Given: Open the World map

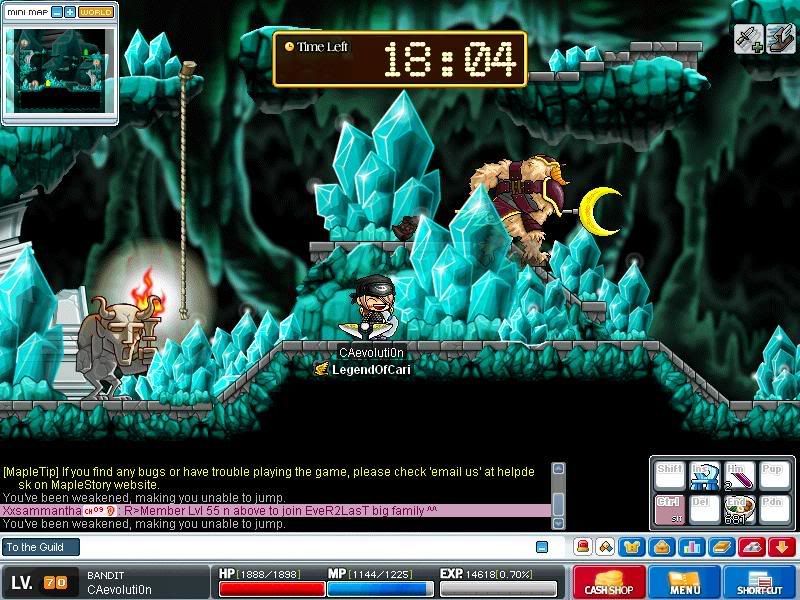Looking at the screenshot, I should [96, 12].
